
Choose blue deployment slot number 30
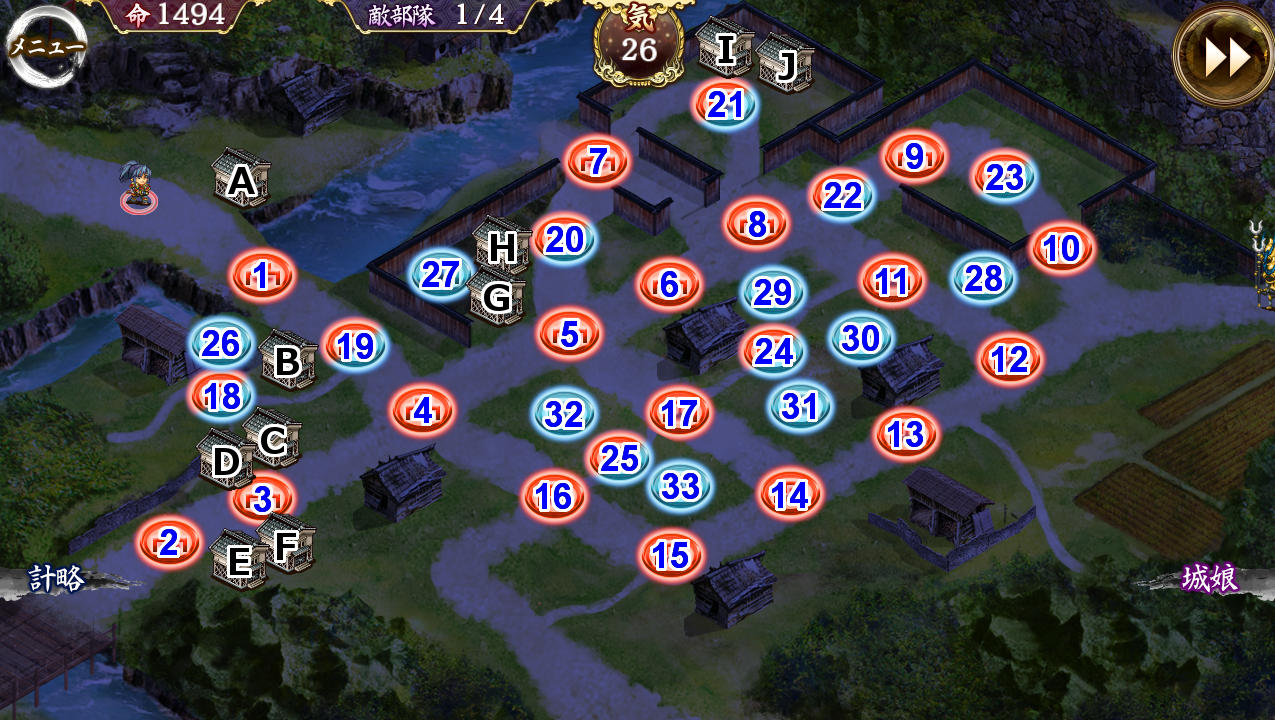861,339
